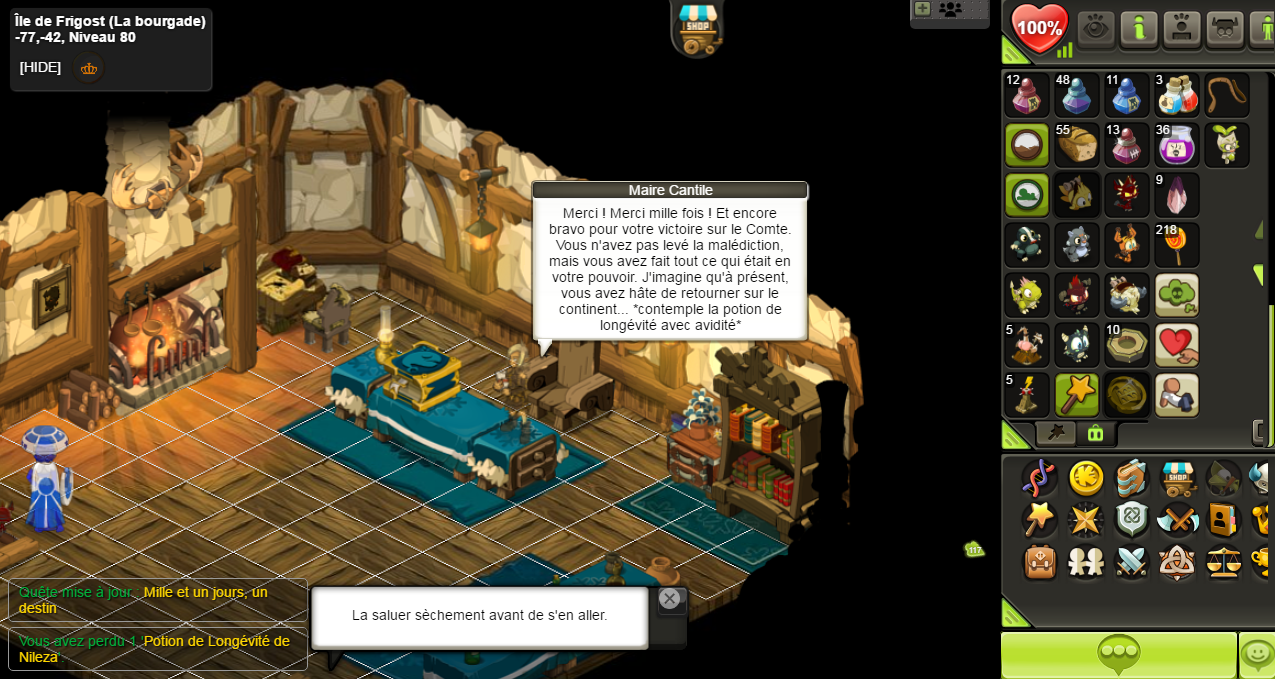
Task: Select the bread stack of 55
Action: click(x=1077, y=145)
